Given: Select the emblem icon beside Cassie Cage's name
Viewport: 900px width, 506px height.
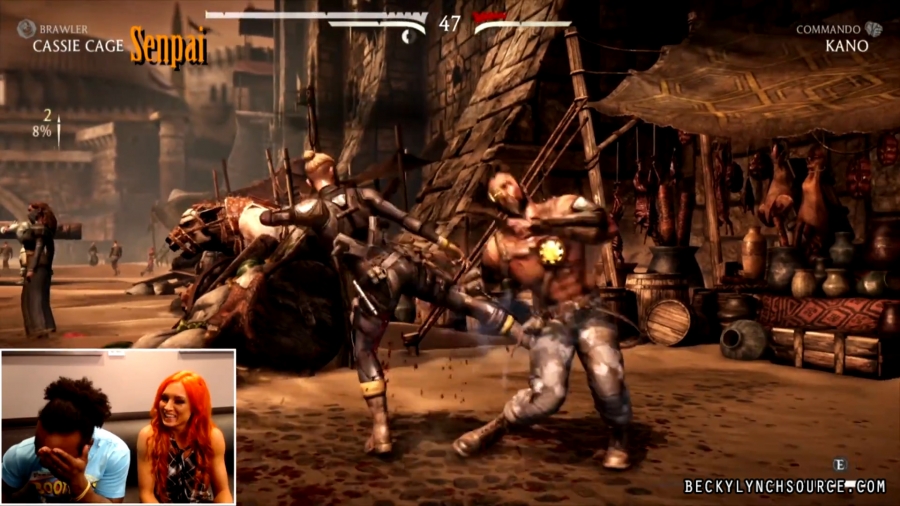Looking at the screenshot, I should point(26,29).
